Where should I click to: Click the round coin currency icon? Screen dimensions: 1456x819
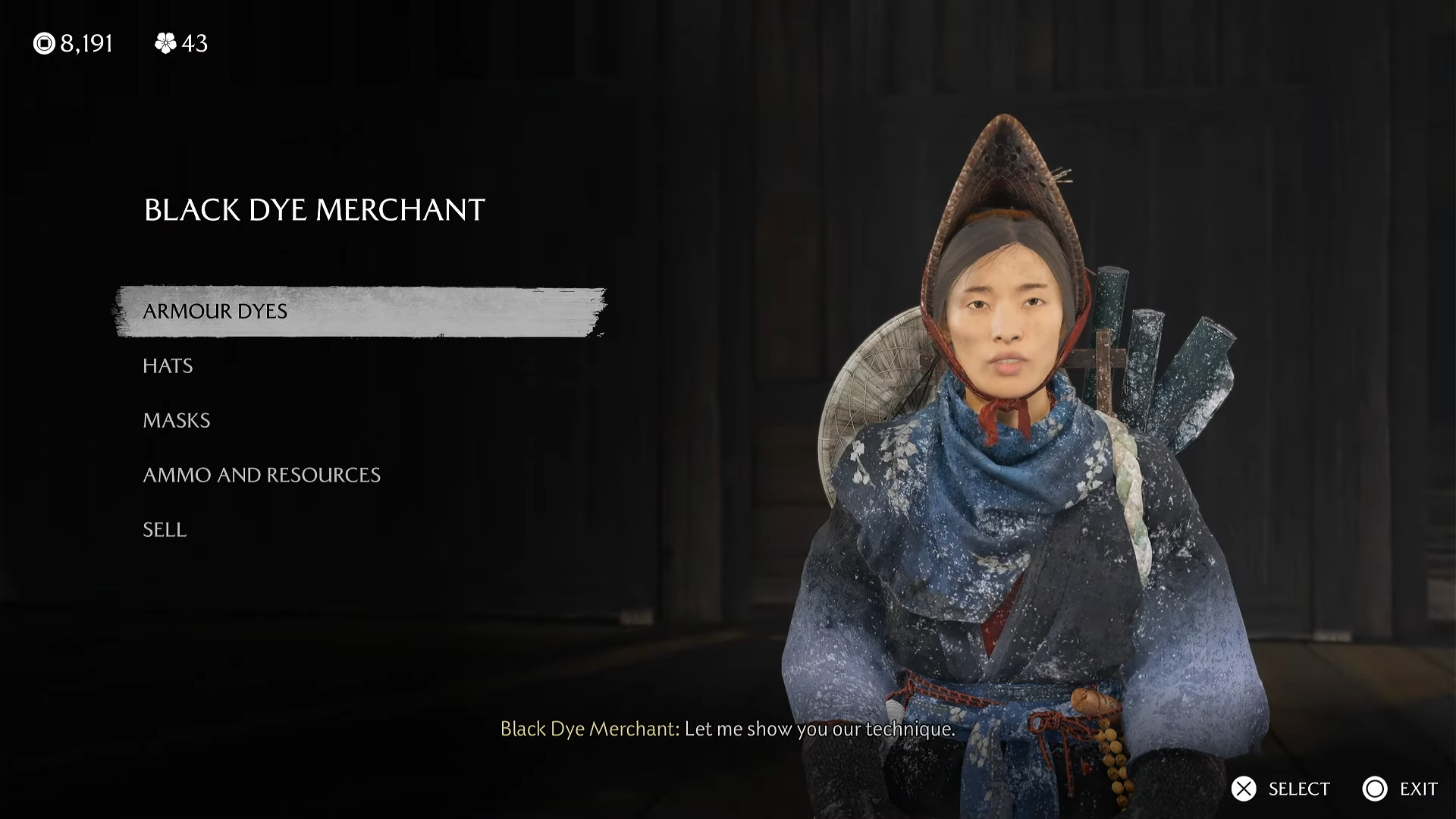[43, 43]
